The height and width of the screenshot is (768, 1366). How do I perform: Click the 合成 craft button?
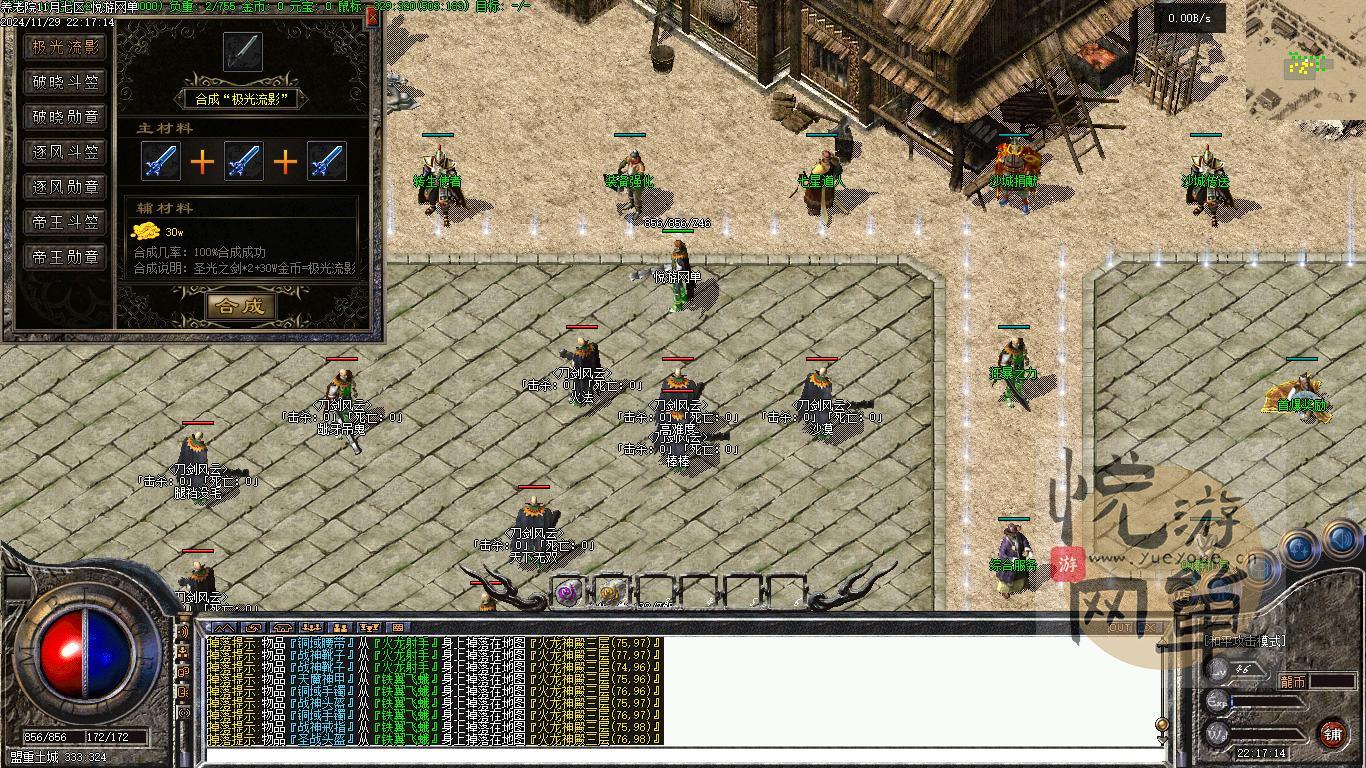241,306
